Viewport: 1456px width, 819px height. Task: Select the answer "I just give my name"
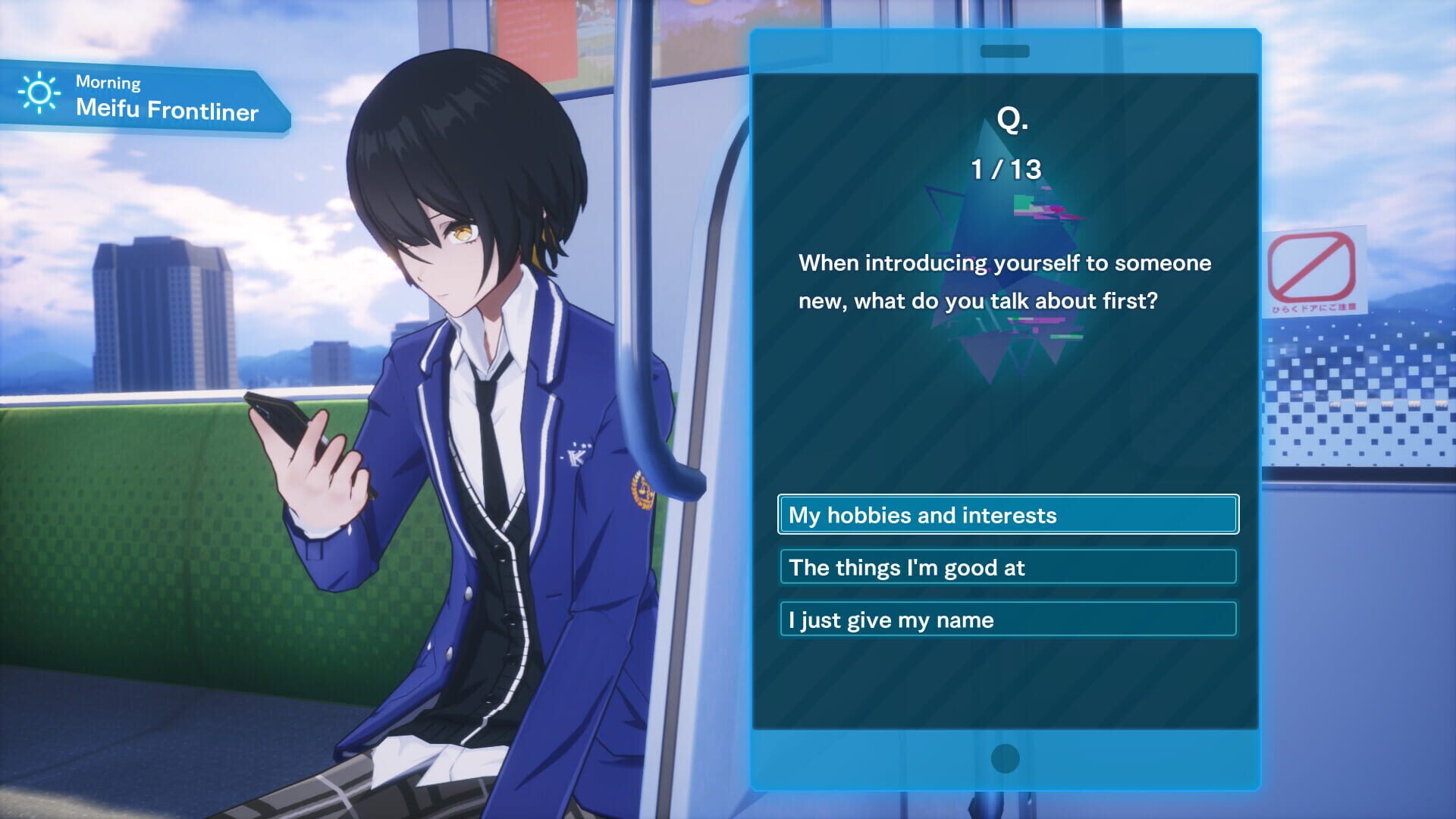point(1006,620)
